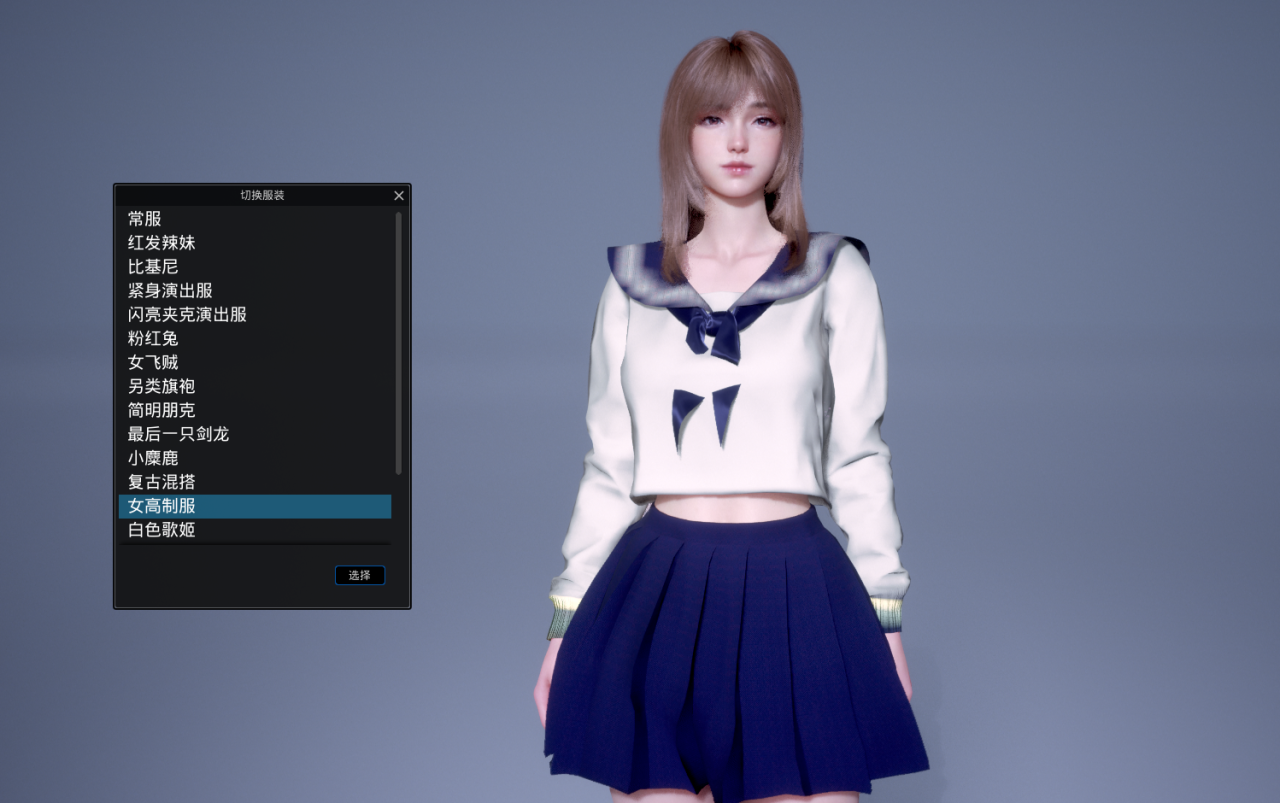The image size is (1280, 803).
Task: Select the 小麋鹿 outfit entry
Action: click(153, 459)
